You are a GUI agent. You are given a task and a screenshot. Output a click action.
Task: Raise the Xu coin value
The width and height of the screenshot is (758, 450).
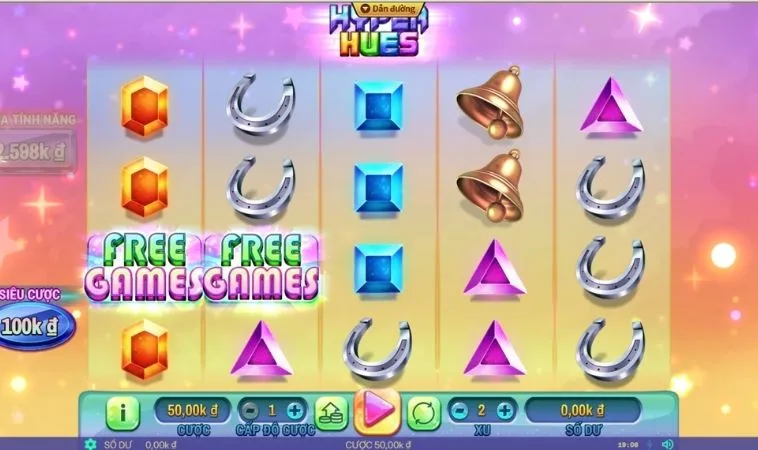(504, 410)
